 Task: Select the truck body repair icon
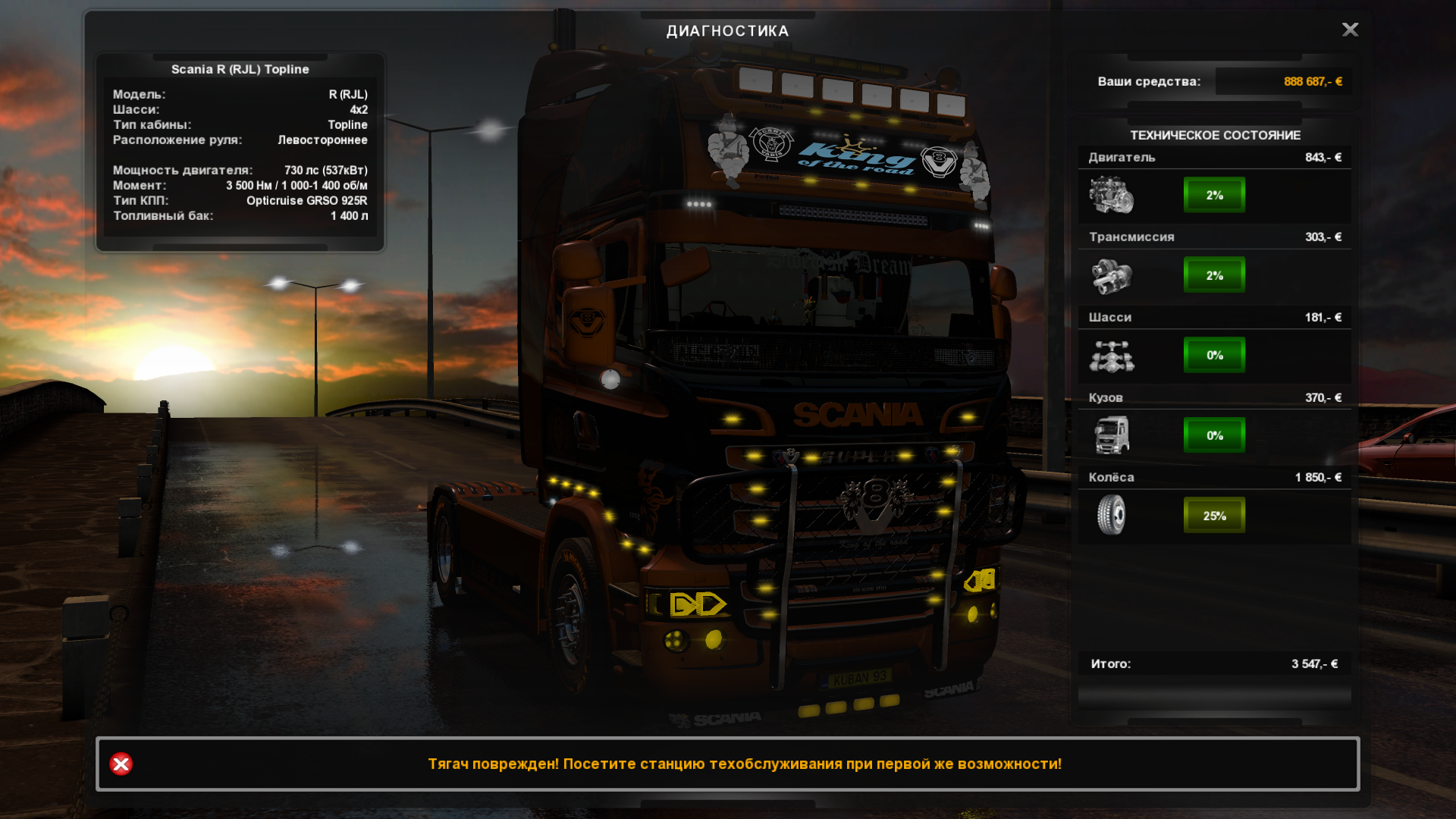[x=1111, y=435]
